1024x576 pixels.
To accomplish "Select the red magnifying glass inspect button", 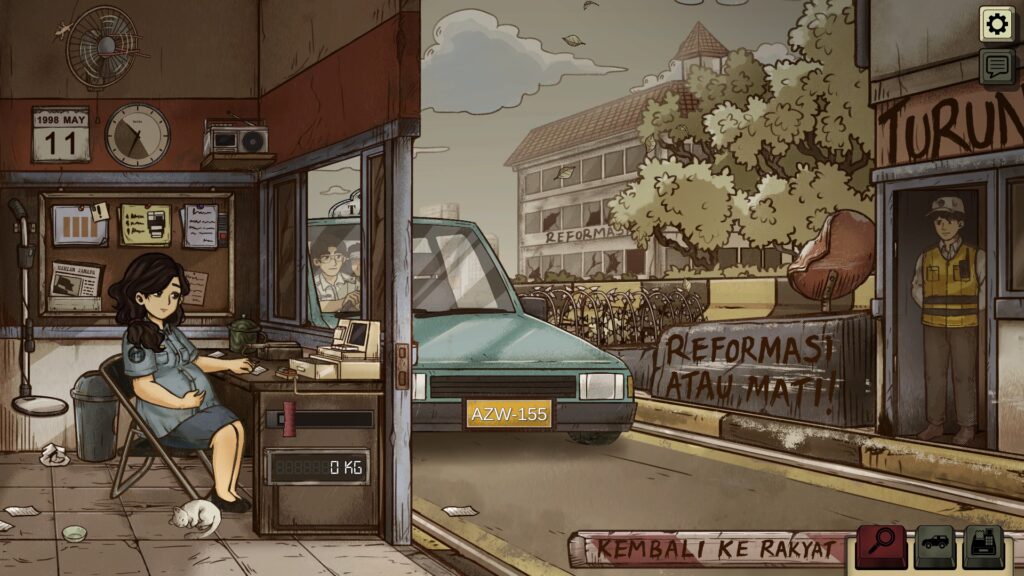I will click(x=881, y=547).
